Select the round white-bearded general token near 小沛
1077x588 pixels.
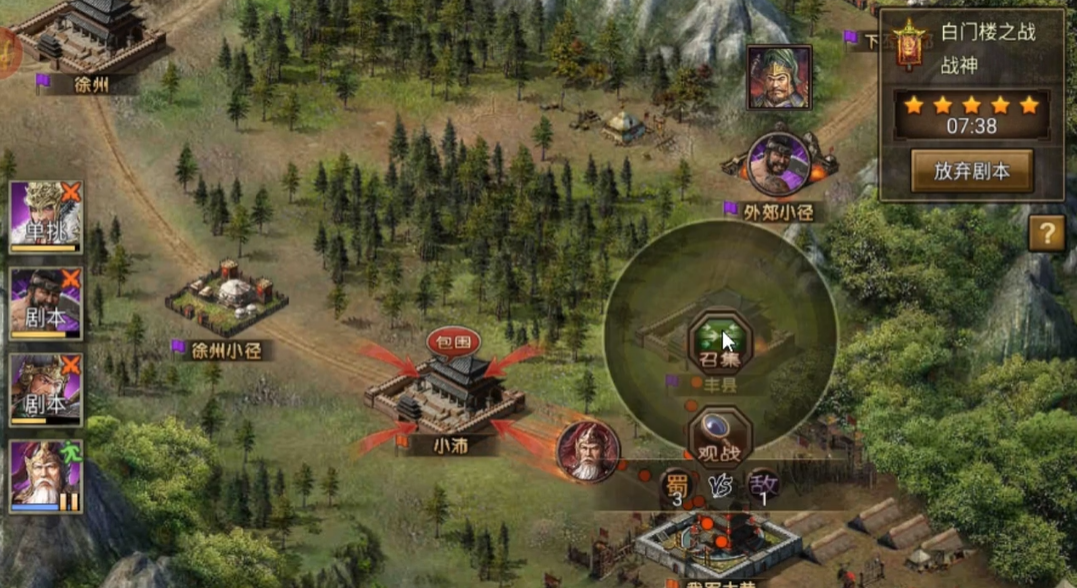point(588,451)
